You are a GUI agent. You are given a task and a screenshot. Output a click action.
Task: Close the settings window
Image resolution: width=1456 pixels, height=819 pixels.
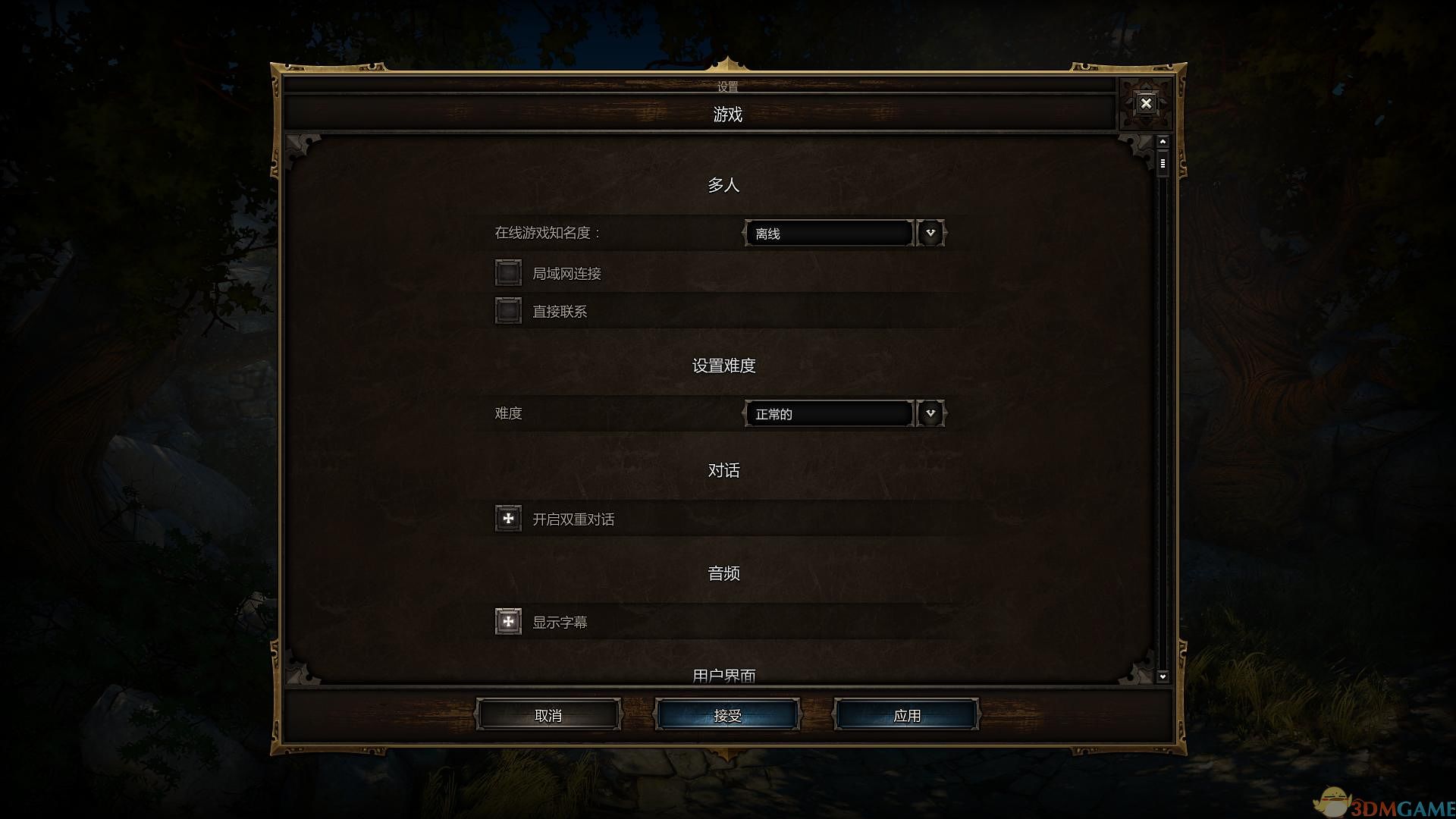[1145, 103]
